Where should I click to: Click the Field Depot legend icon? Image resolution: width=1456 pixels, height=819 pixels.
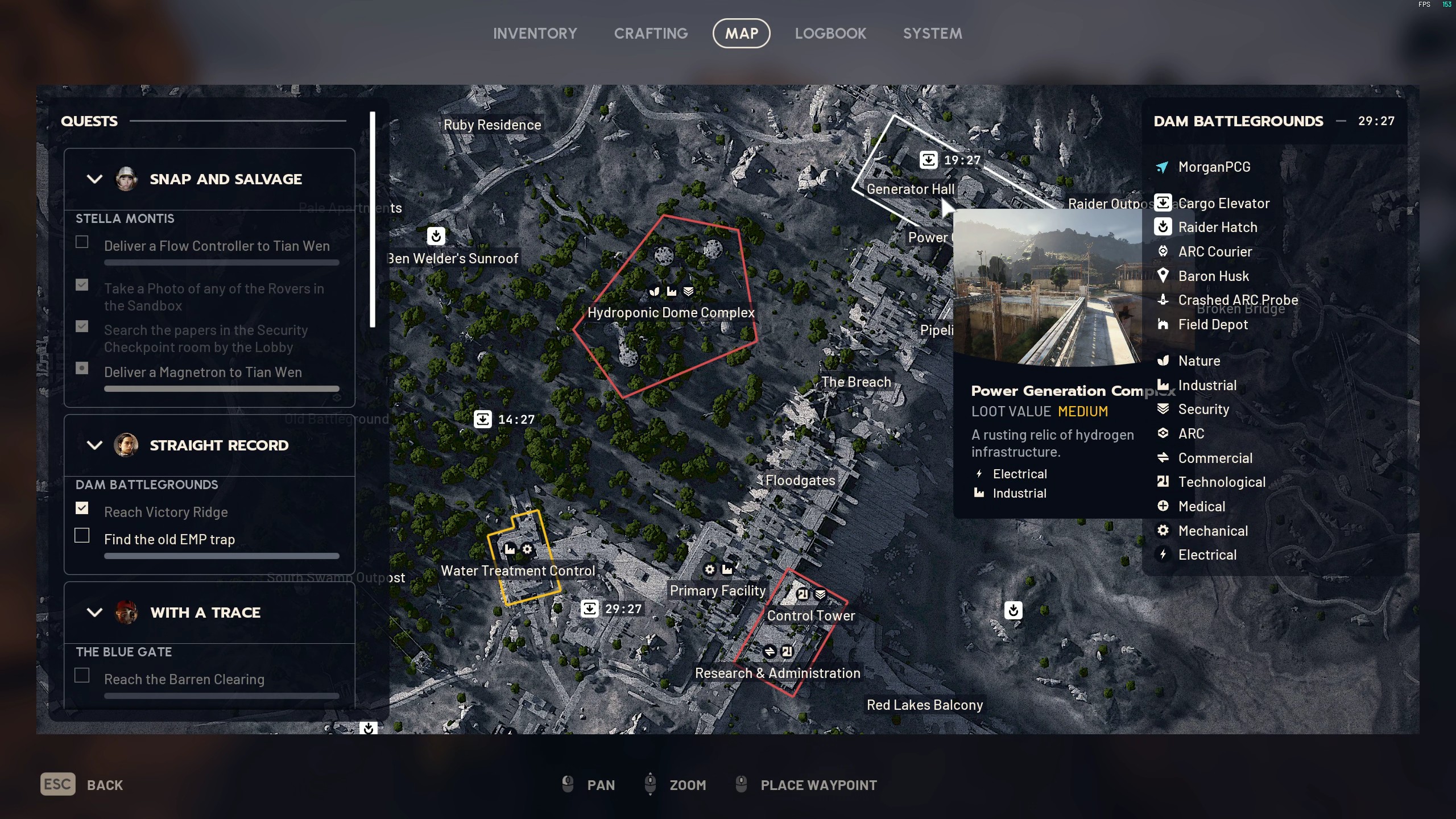coord(1164,324)
